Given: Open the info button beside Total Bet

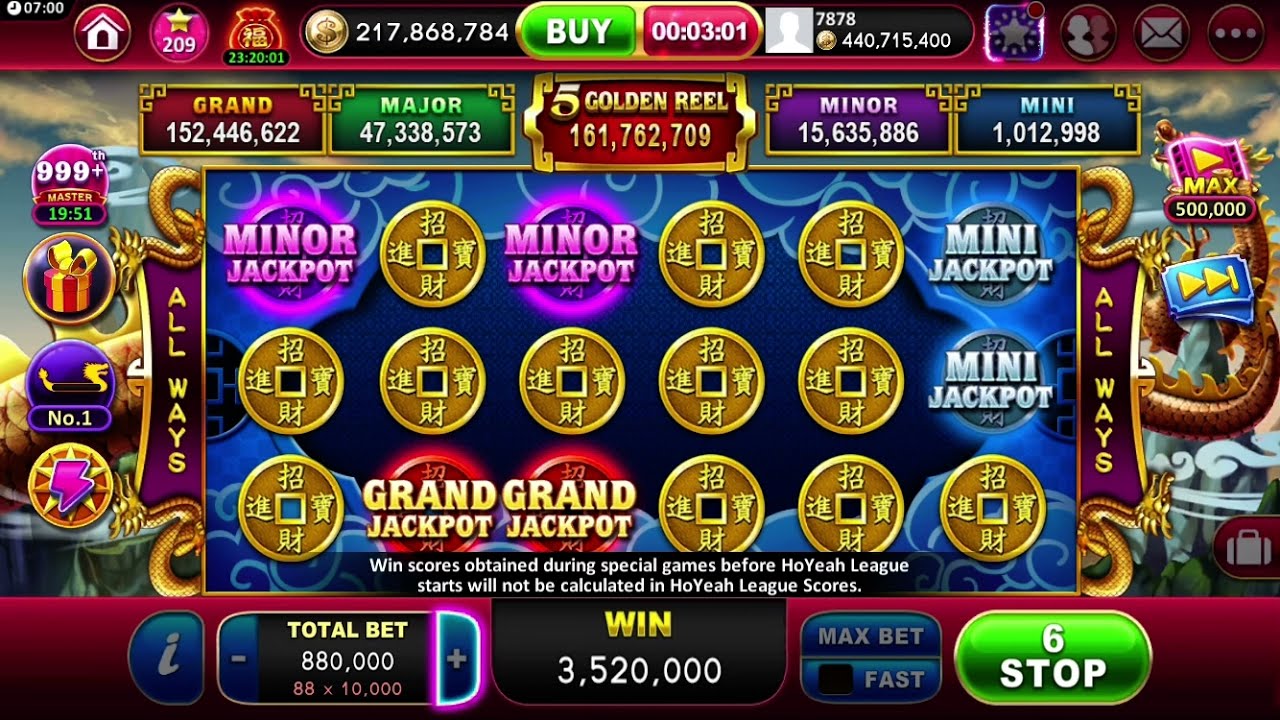Looking at the screenshot, I should (167, 657).
